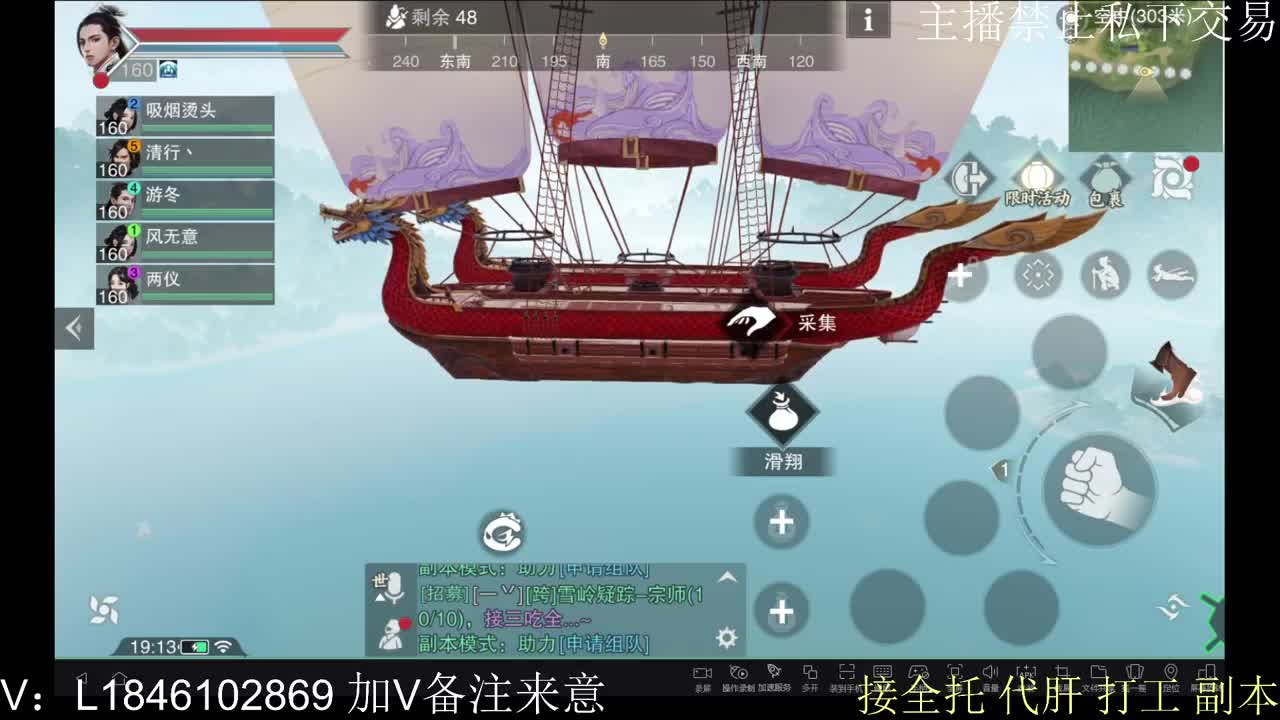Activate the 滑翔 glide skill icon
This screenshot has width=1280, height=720.
click(784, 412)
